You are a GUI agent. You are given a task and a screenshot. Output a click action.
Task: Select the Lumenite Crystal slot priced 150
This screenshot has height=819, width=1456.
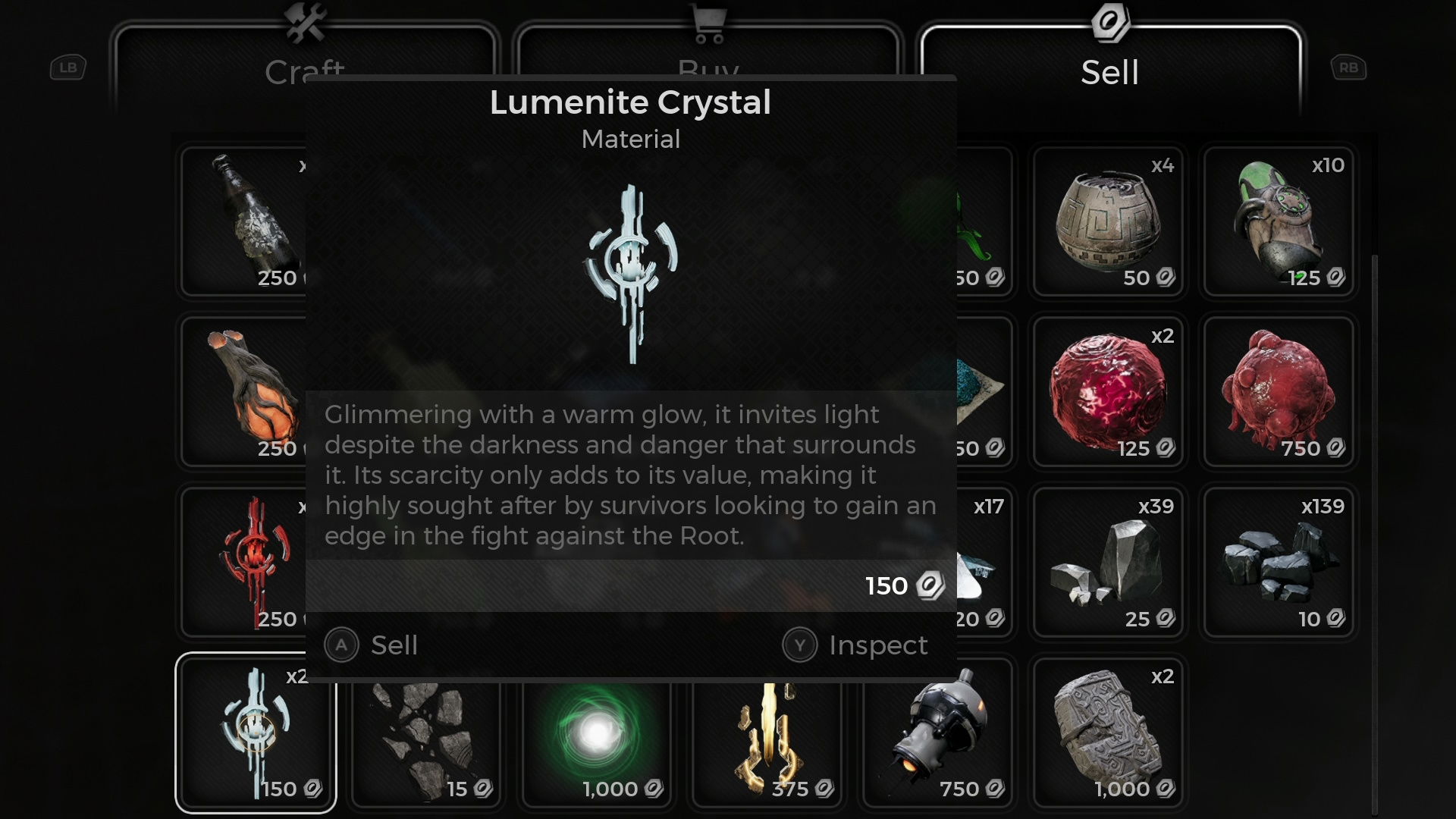256,733
